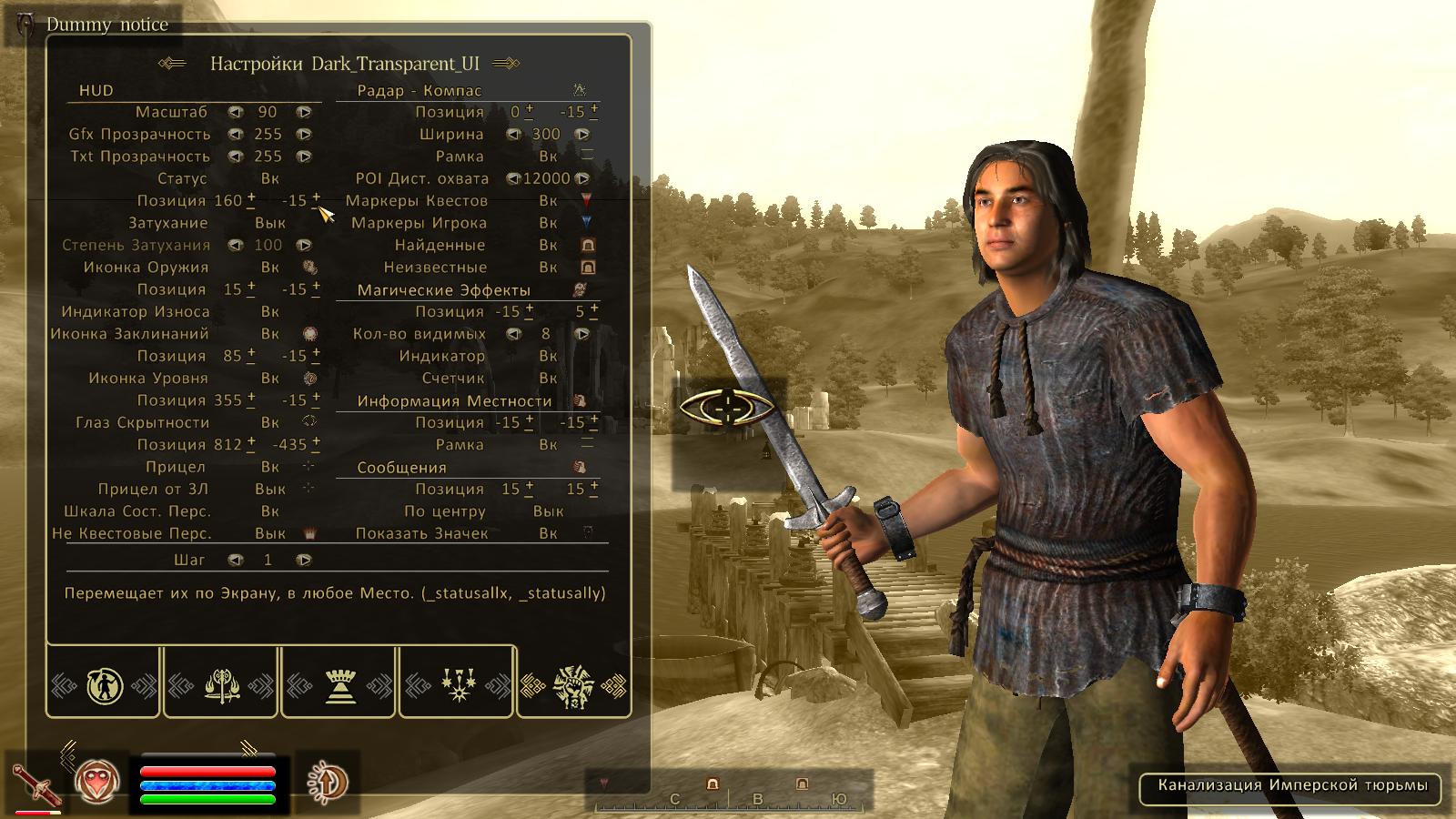Screen dimensions: 1456x819
Task: Toggle Маркеры Игрока setting
Action: 548,223
